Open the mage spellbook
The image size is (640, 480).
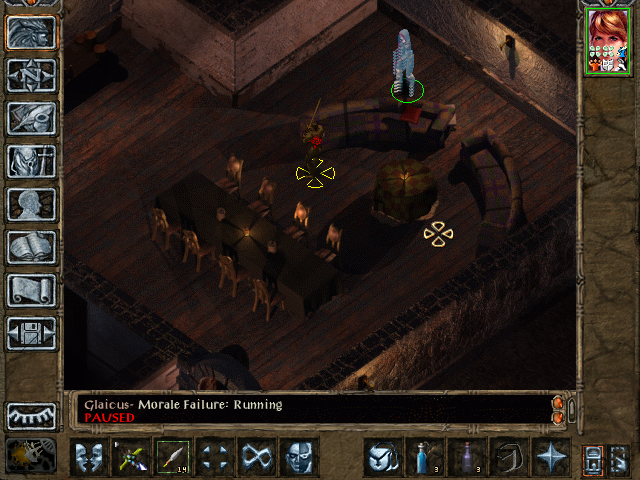point(31,247)
